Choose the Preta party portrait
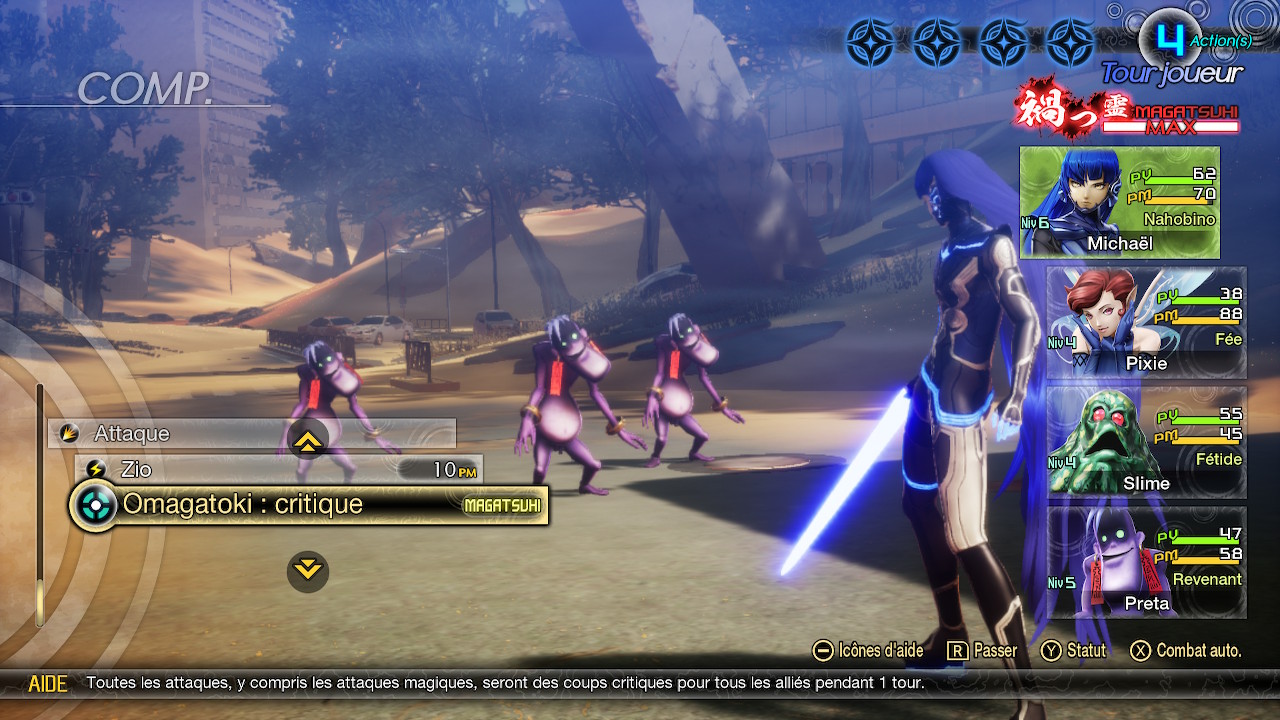Image resolution: width=1280 pixels, height=720 pixels. 1146,562
